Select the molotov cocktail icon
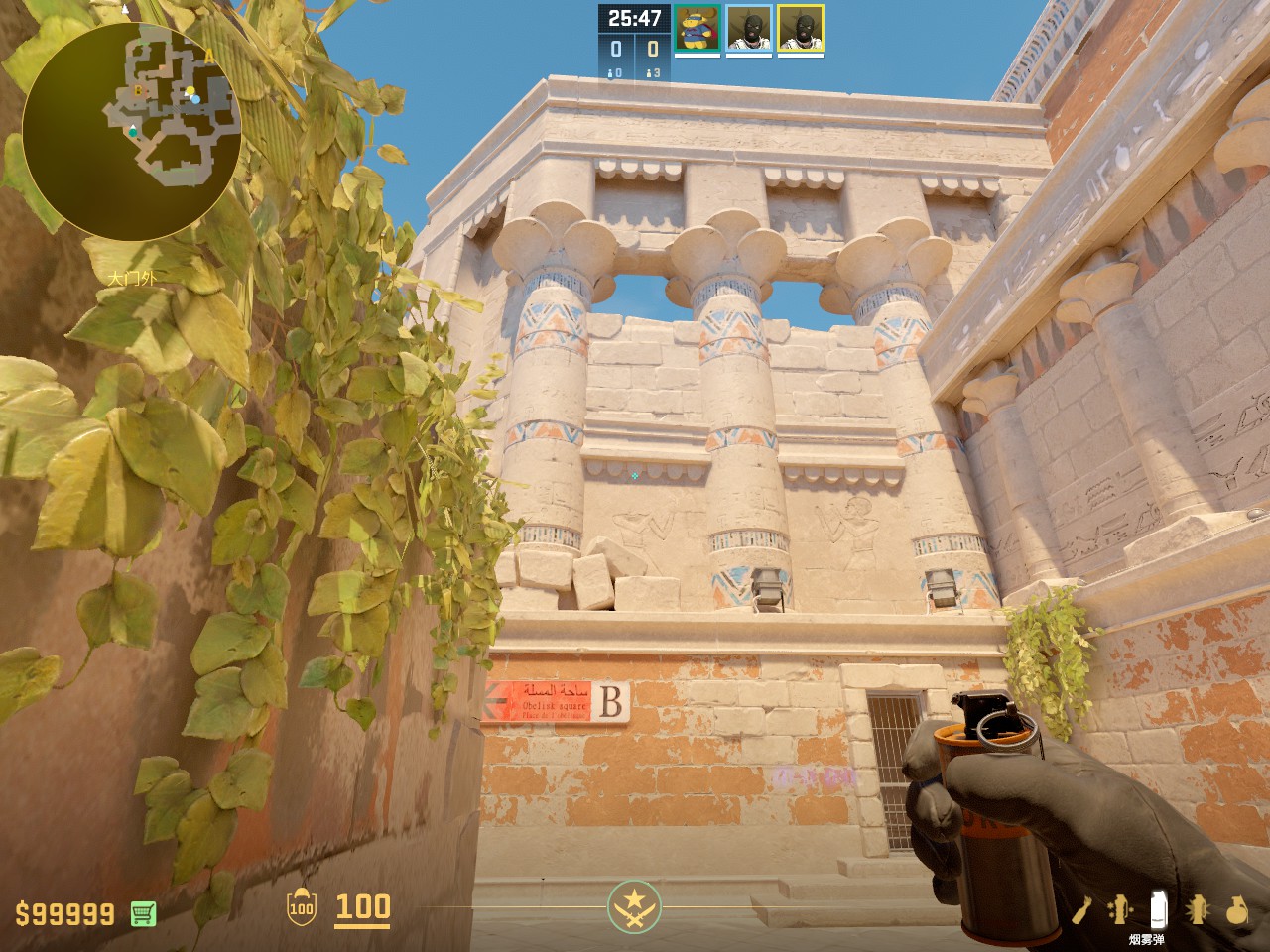 click(x=1084, y=909)
